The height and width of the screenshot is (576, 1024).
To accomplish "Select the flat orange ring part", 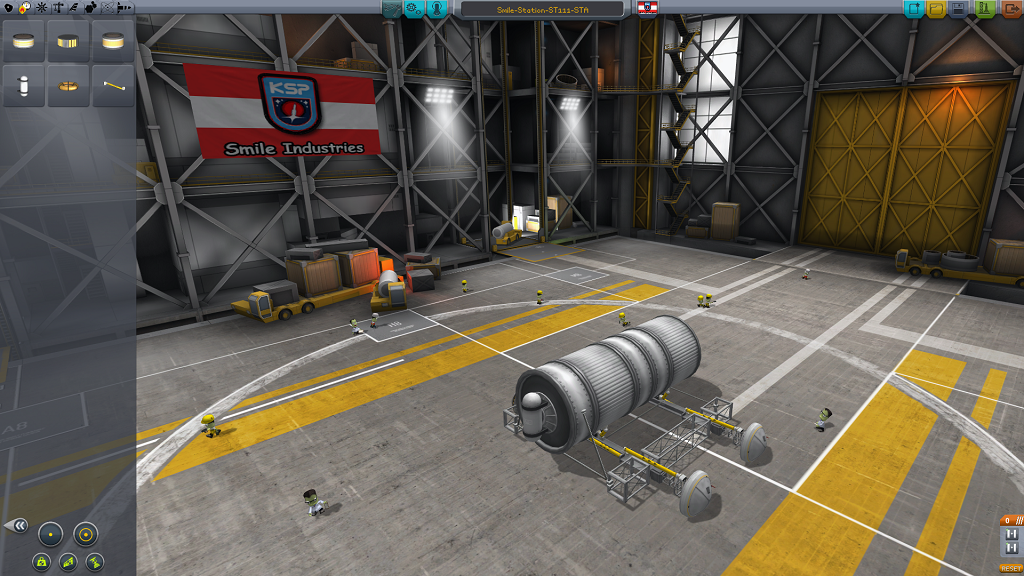I will (68, 87).
